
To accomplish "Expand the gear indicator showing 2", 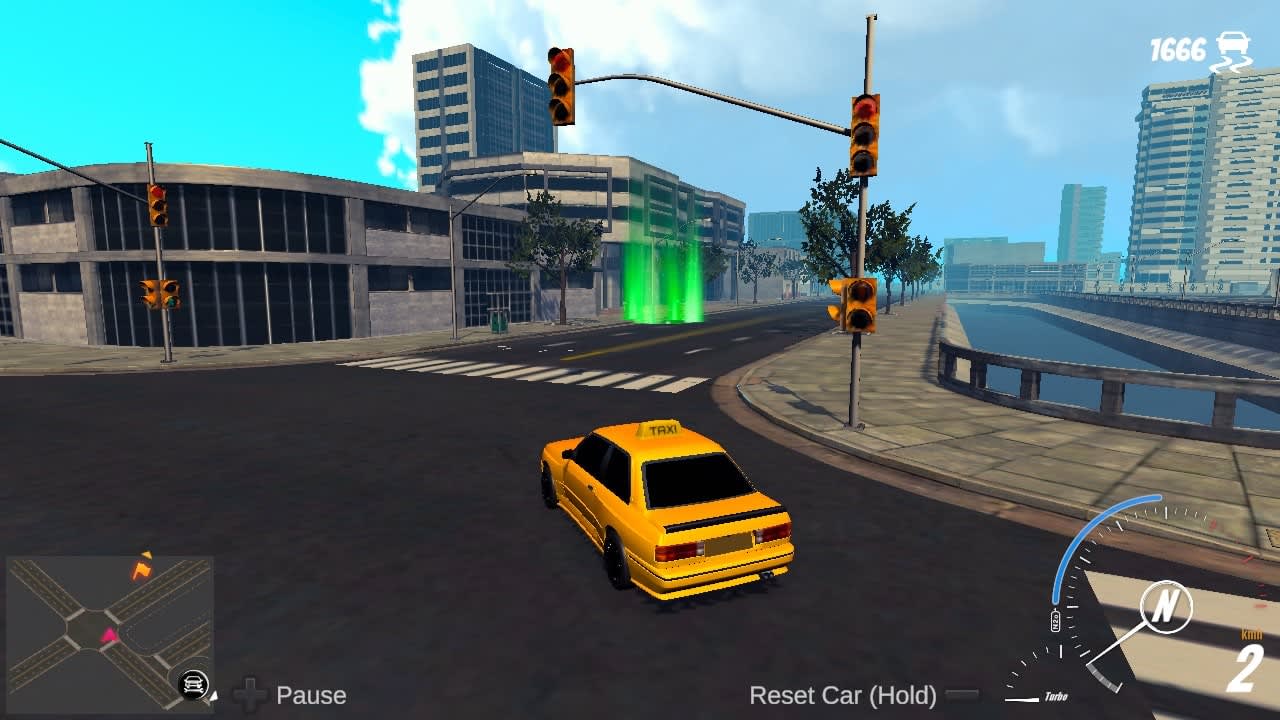I will pos(1247,666).
